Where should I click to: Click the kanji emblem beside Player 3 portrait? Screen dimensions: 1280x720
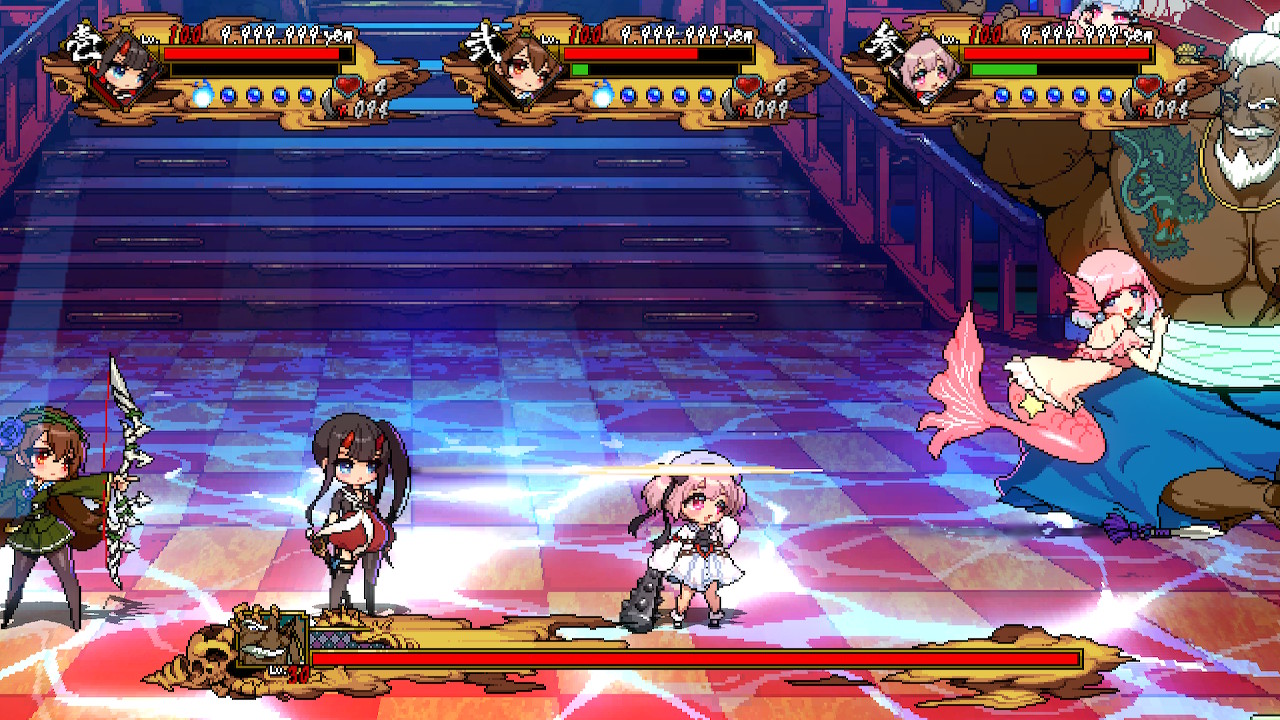click(x=885, y=43)
